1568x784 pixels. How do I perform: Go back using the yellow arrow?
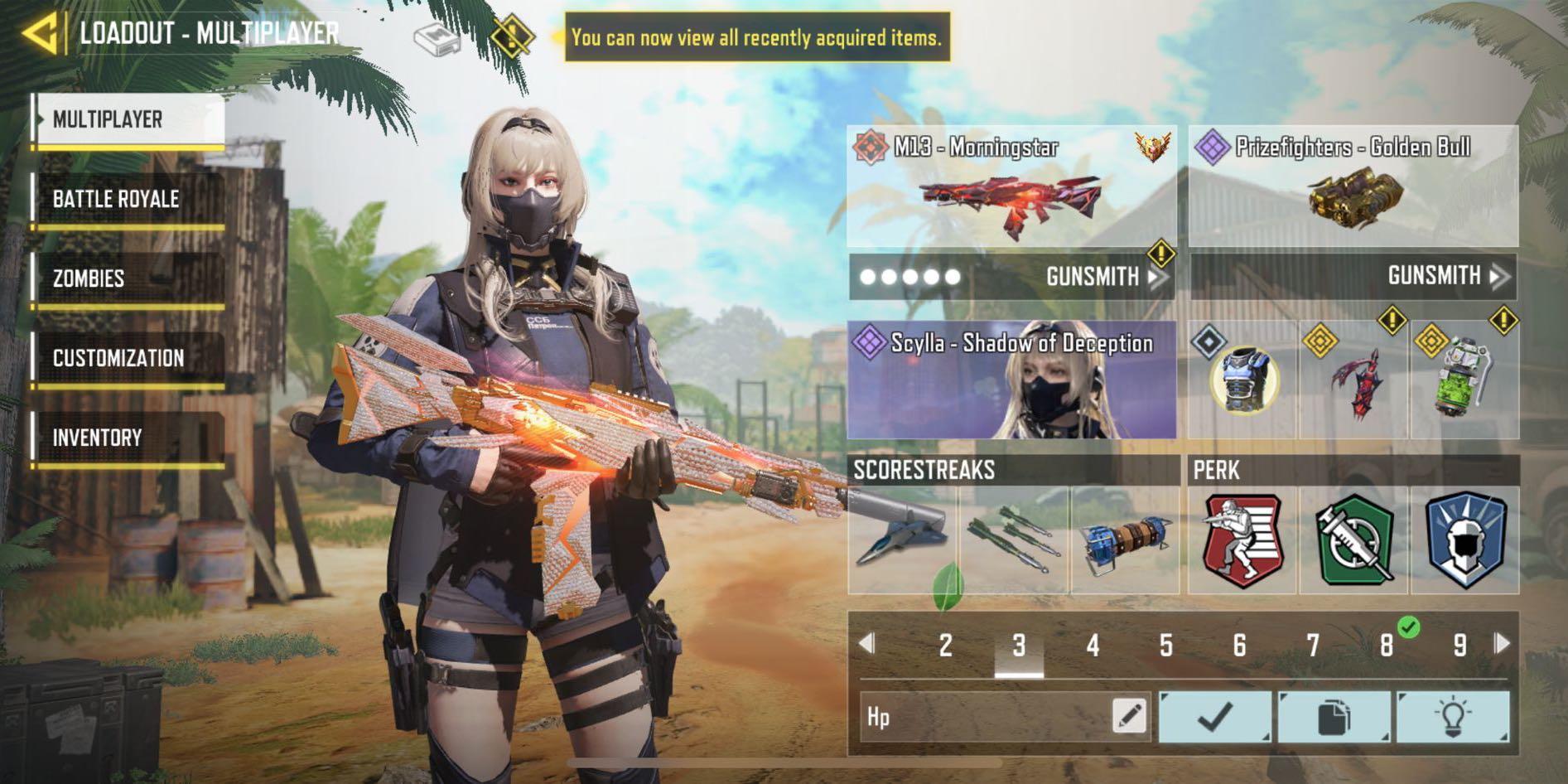pos(40,34)
